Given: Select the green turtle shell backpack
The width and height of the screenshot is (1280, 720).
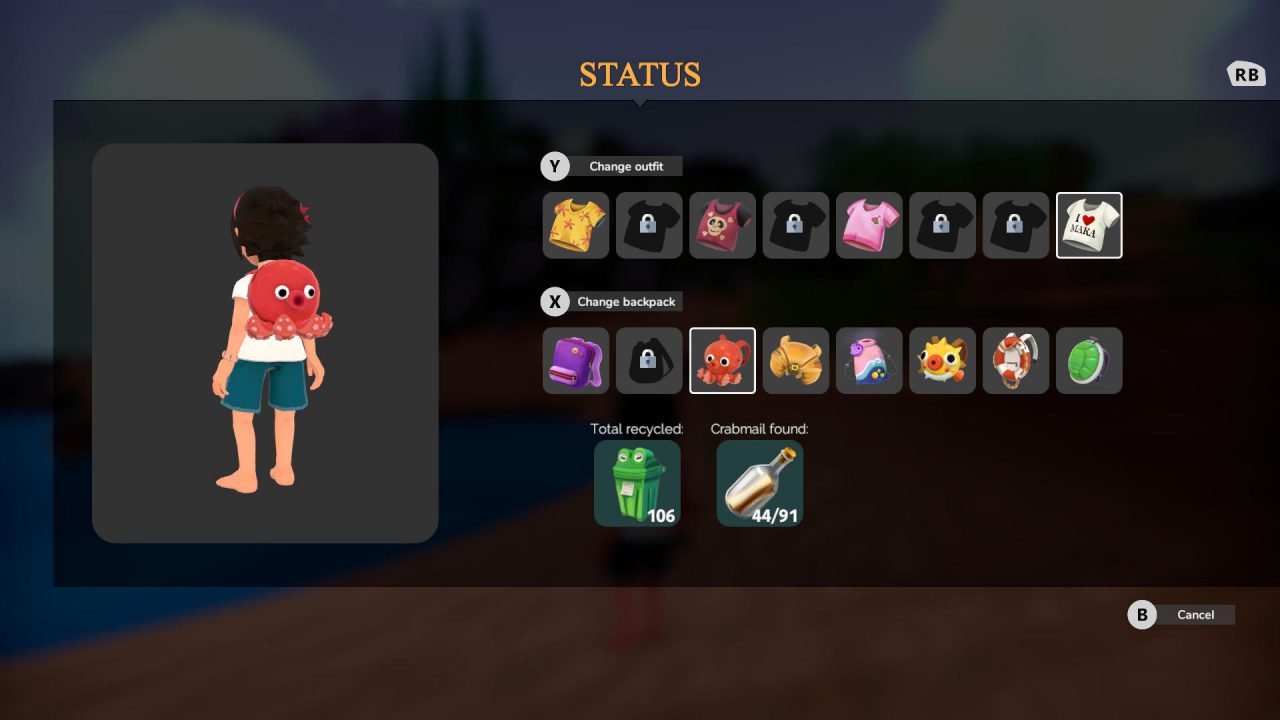Looking at the screenshot, I should 1089,360.
